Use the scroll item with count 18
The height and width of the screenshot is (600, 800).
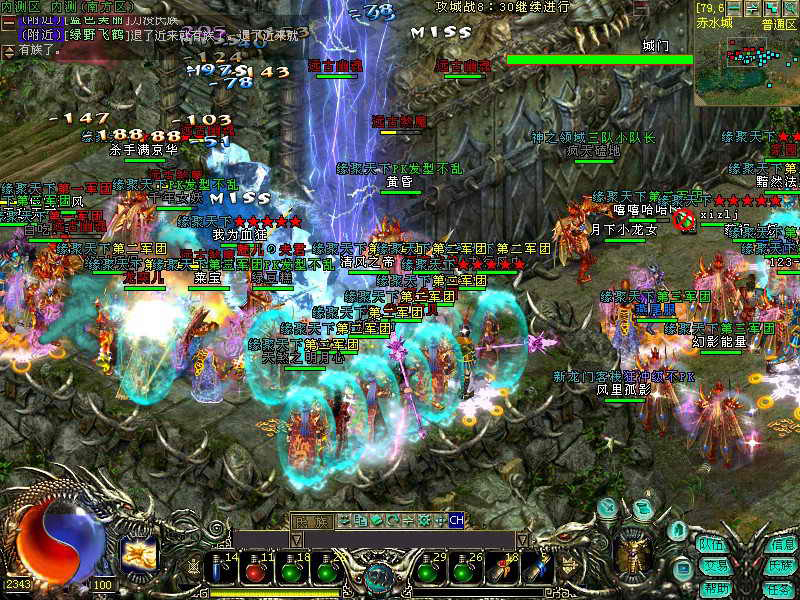pos(500,572)
